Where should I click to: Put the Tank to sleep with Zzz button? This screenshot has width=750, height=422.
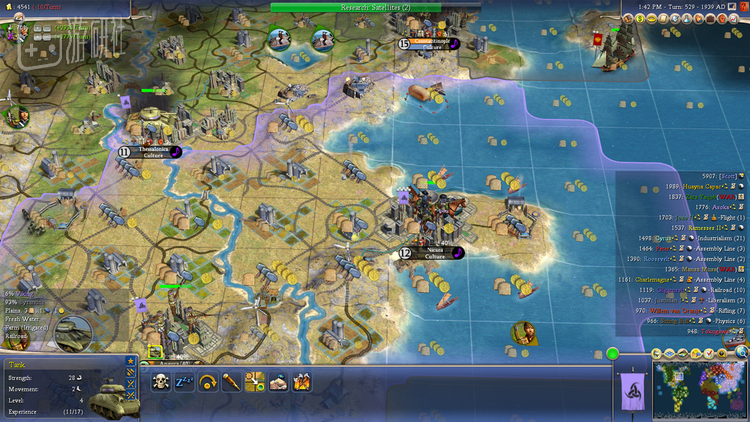[x=185, y=381]
